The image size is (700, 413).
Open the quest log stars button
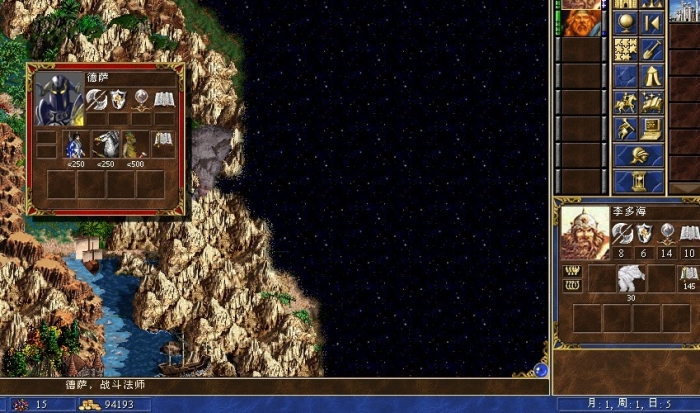(x=626, y=49)
